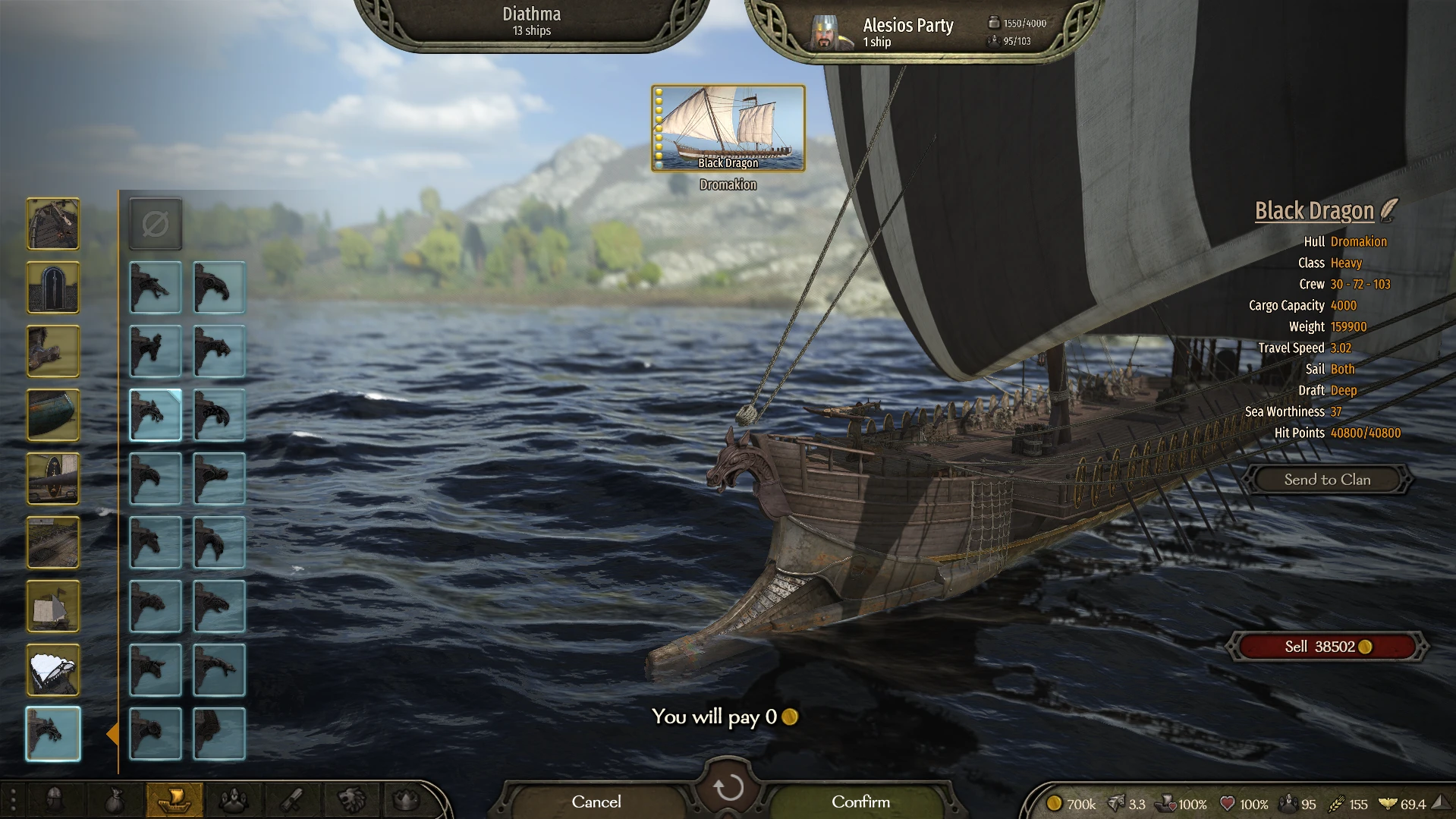Deselect the currently equipped dragon figurehead tile
1456x819 pixels.
click(x=155, y=414)
